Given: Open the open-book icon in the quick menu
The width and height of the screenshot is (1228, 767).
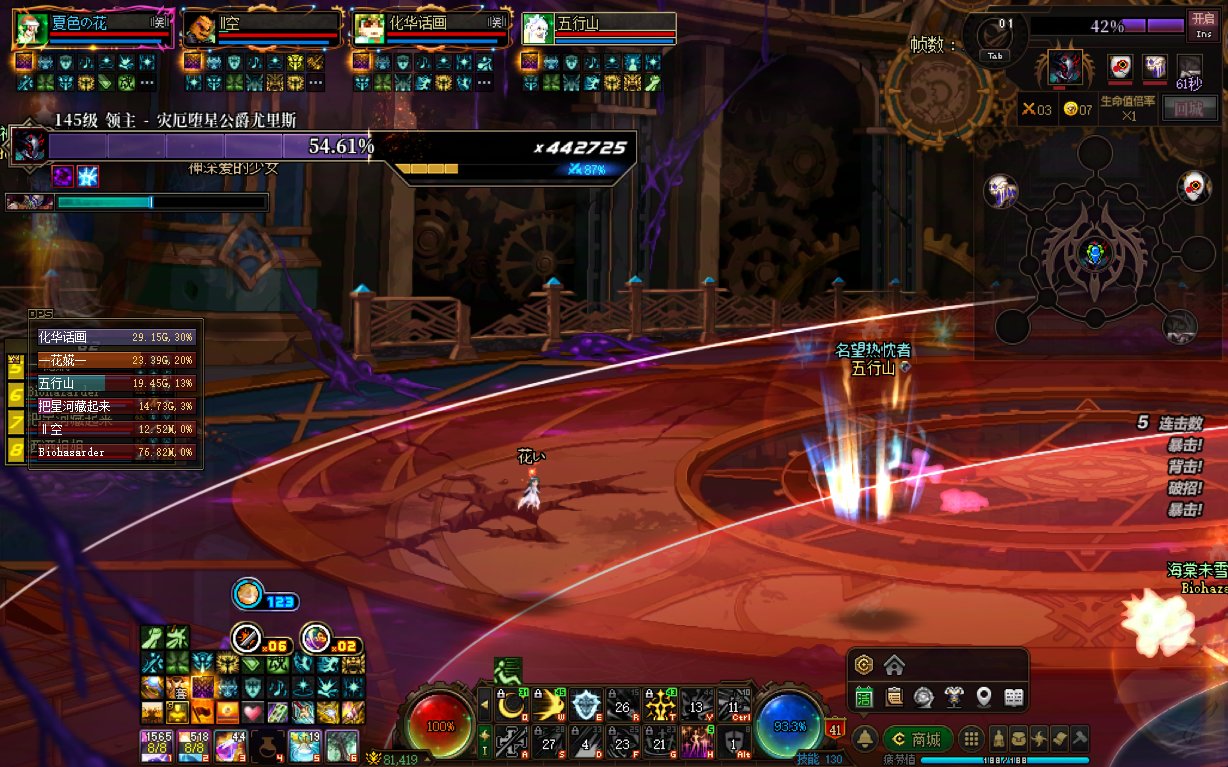Looking at the screenshot, I should click(1014, 696).
